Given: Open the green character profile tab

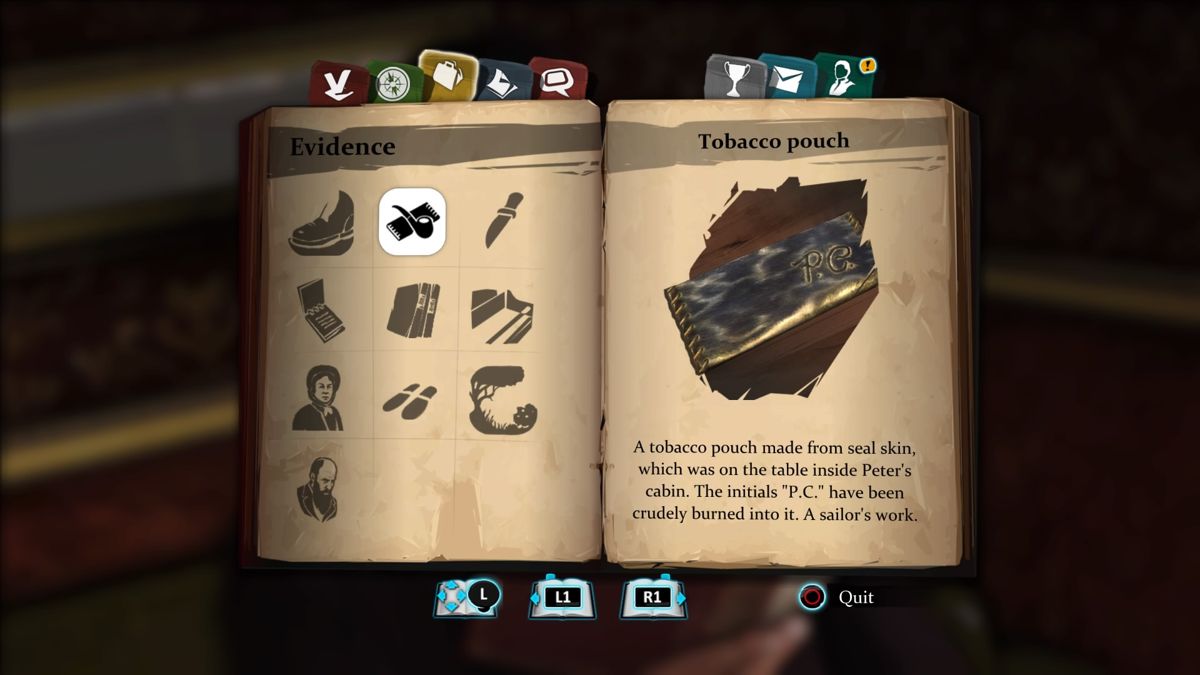Looking at the screenshot, I should point(843,76).
